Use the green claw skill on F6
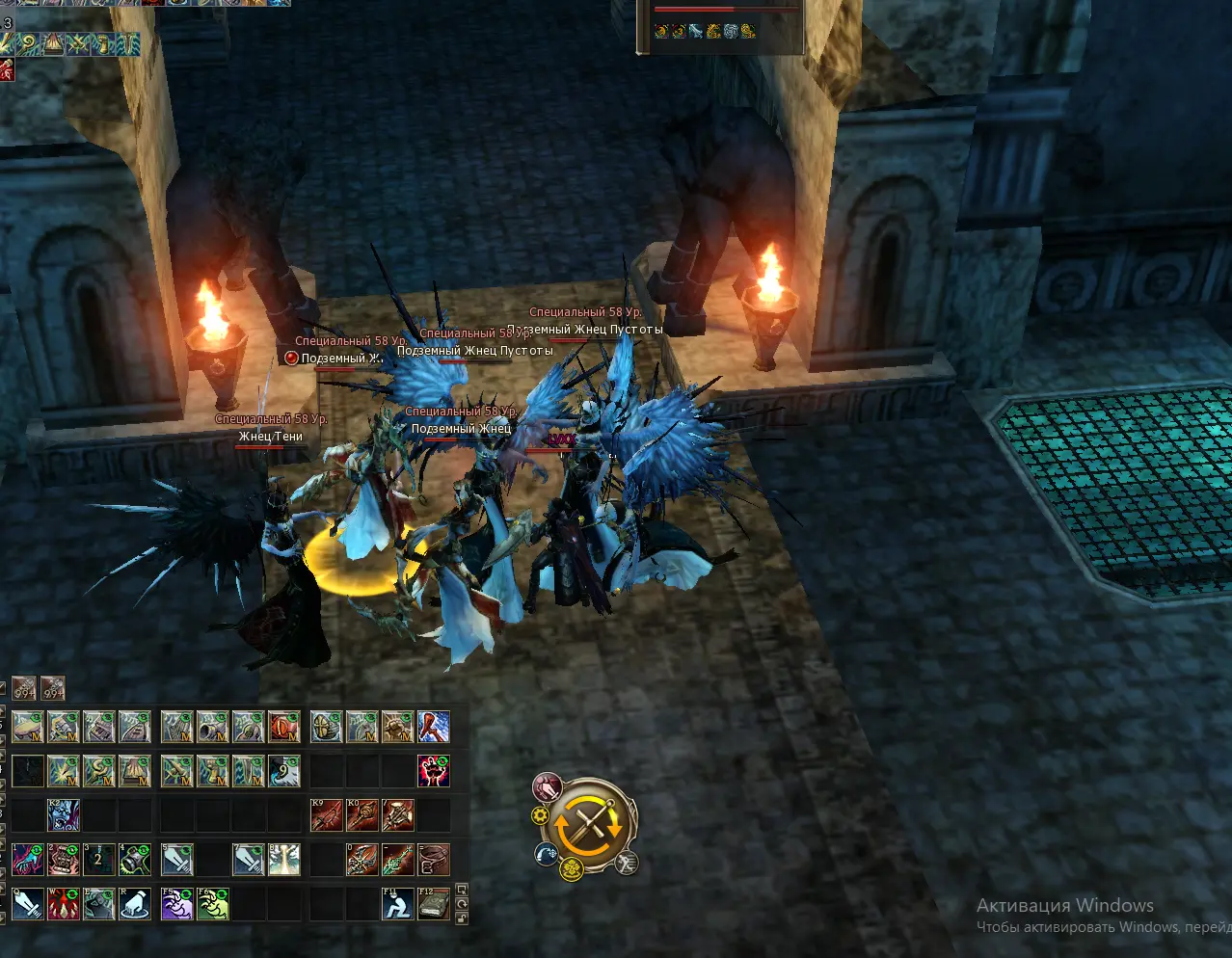The height and width of the screenshot is (958, 1232). pos(213,904)
